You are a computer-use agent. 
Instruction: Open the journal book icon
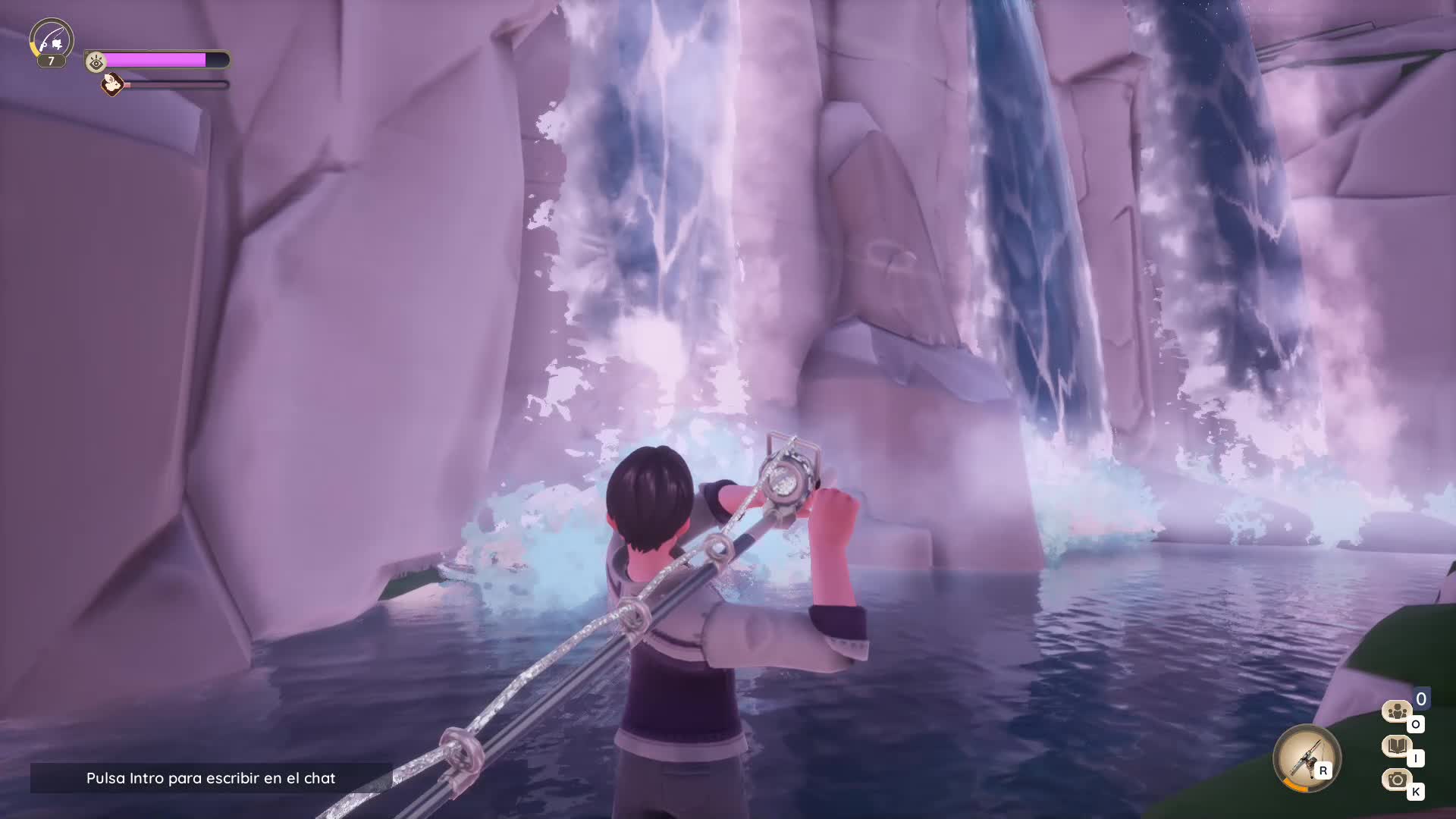(1397, 746)
